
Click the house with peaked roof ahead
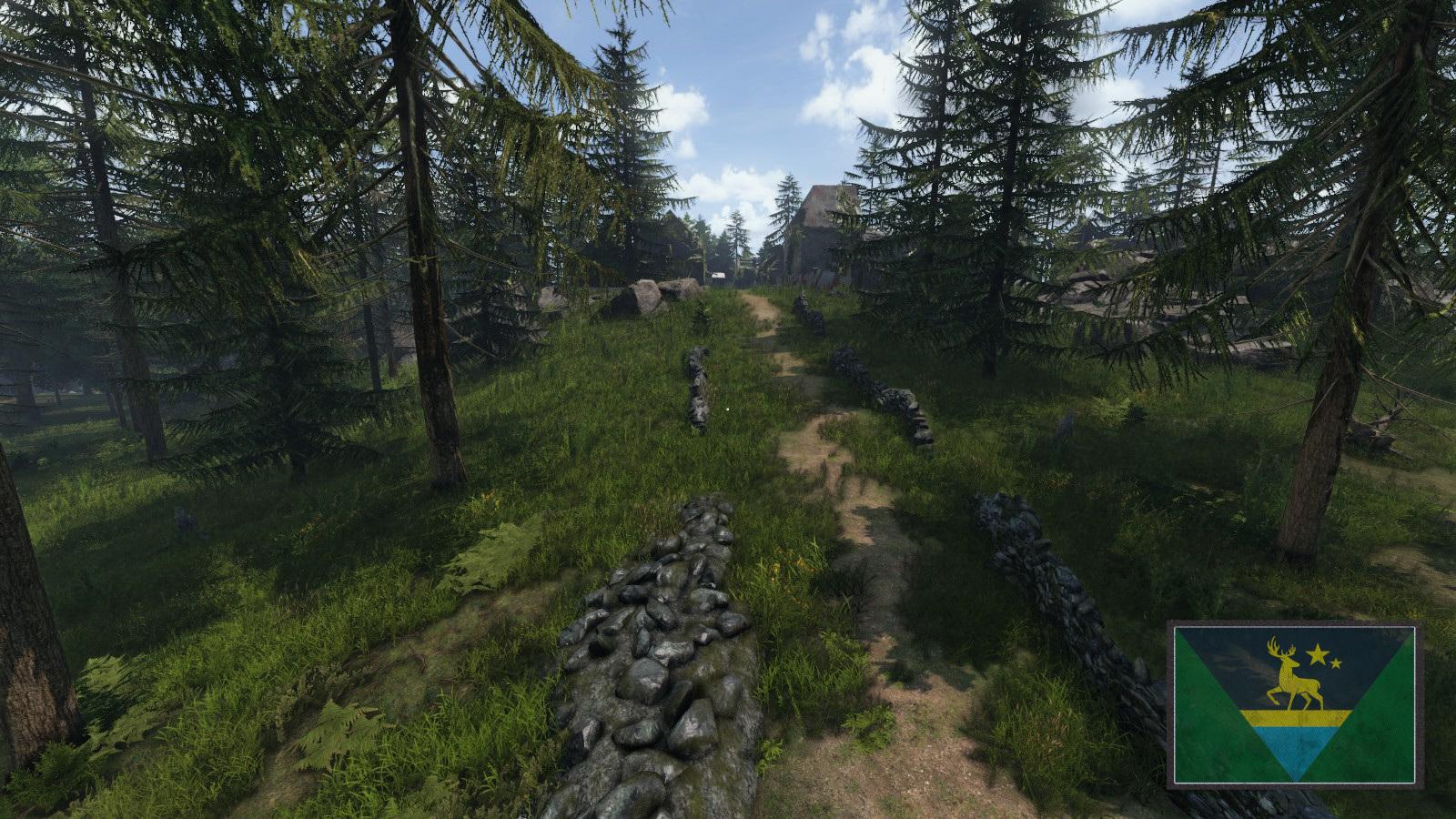pos(824,207)
